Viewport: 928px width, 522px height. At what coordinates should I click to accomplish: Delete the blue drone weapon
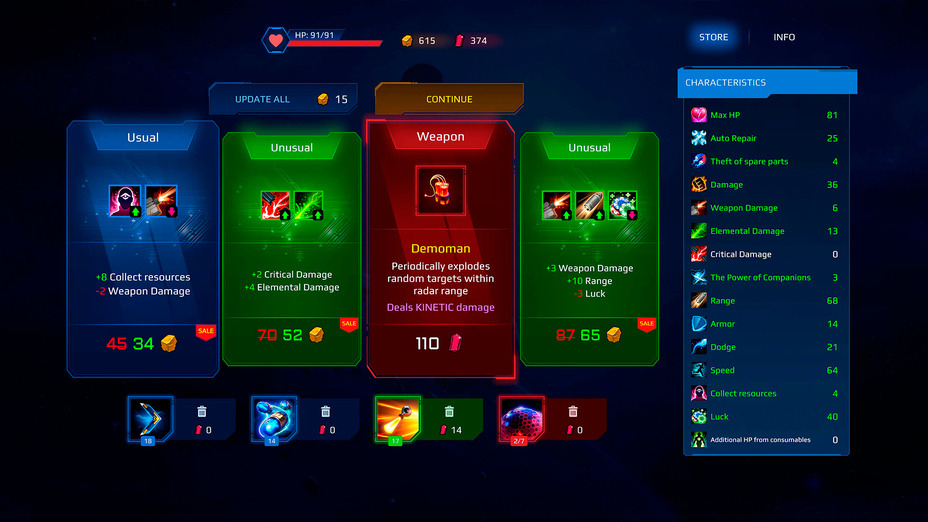click(x=326, y=411)
